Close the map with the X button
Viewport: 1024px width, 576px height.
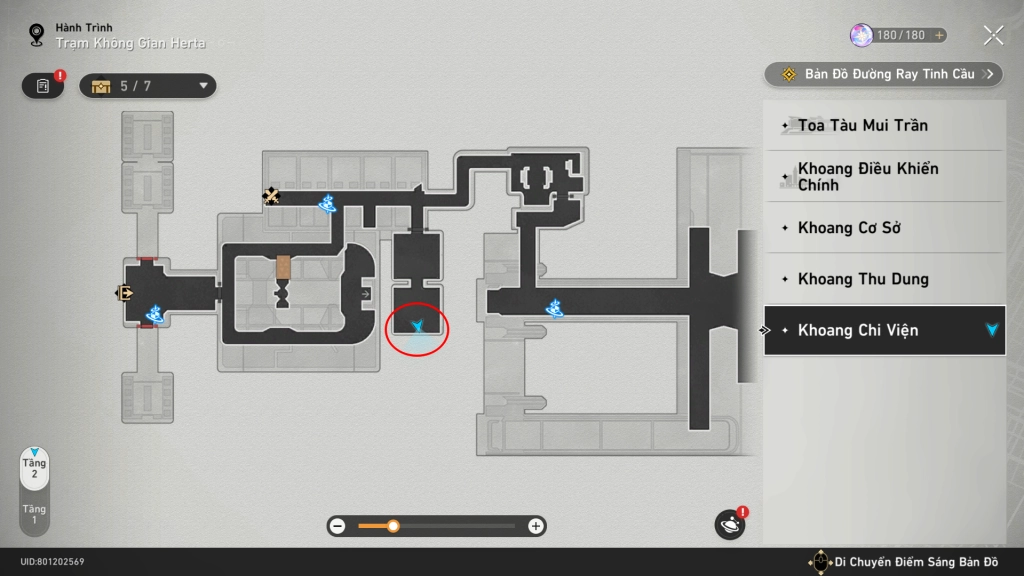[x=993, y=36]
